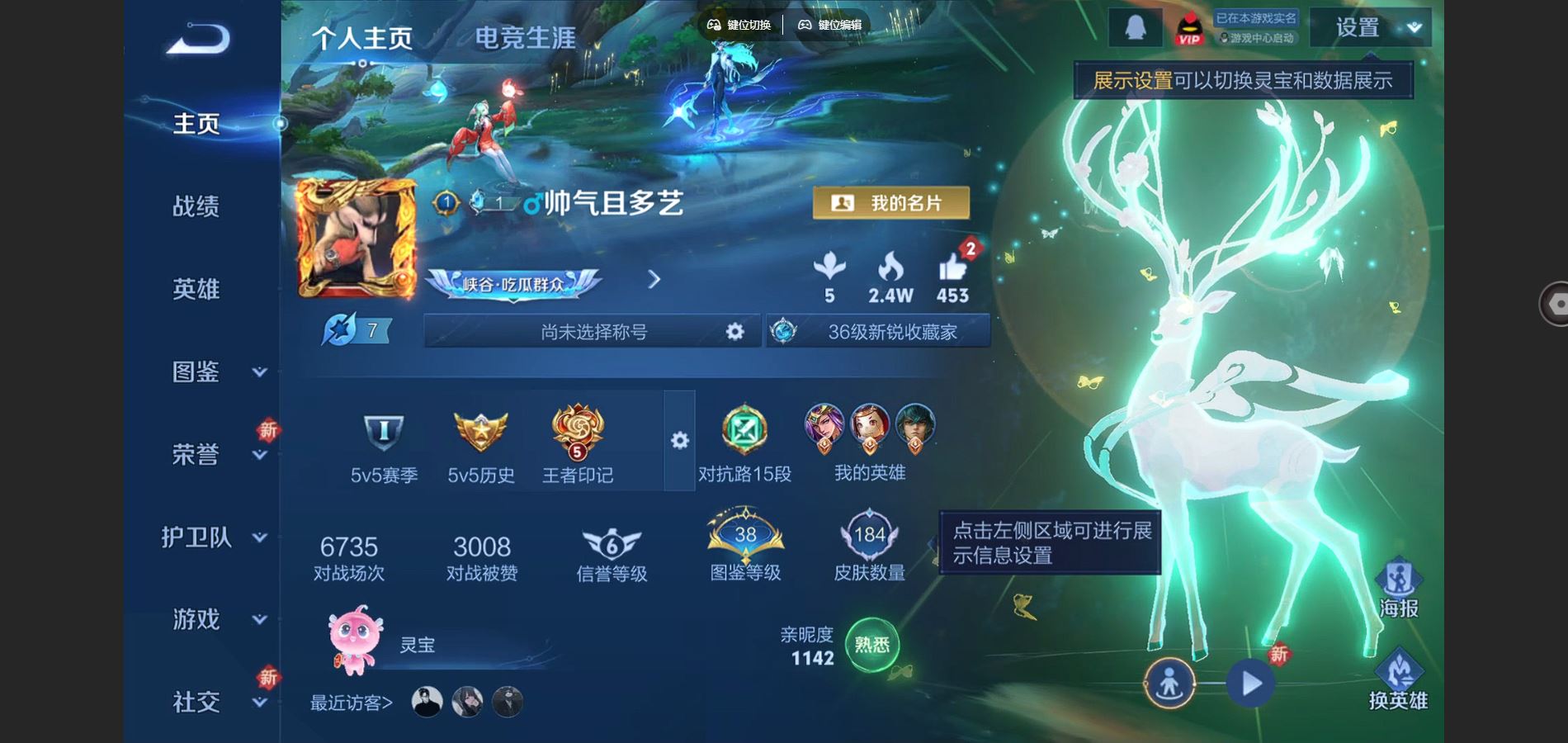Viewport: 1568px width, 743px height.
Task: Click the gear next to the 王者印记 badge
Action: pyautogui.click(x=679, y=442)
